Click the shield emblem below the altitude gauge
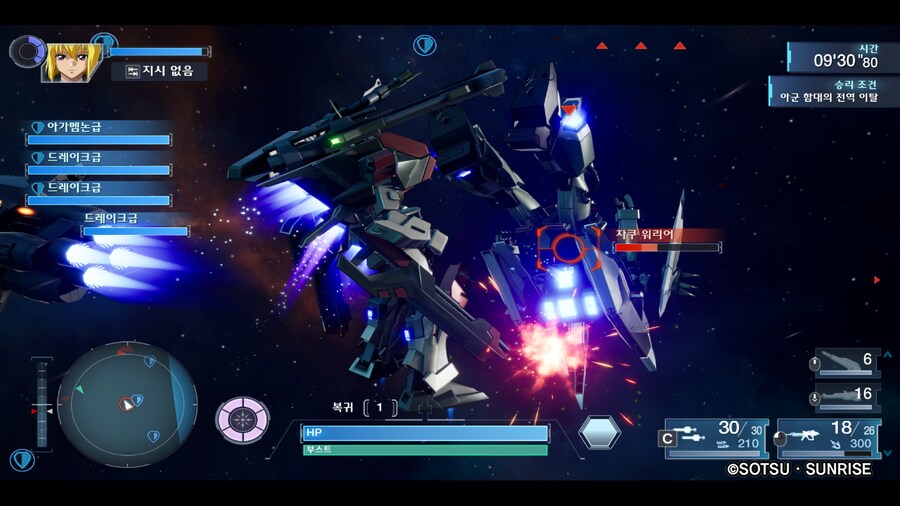The image size is (900, 506). click(x=22, y=460)
